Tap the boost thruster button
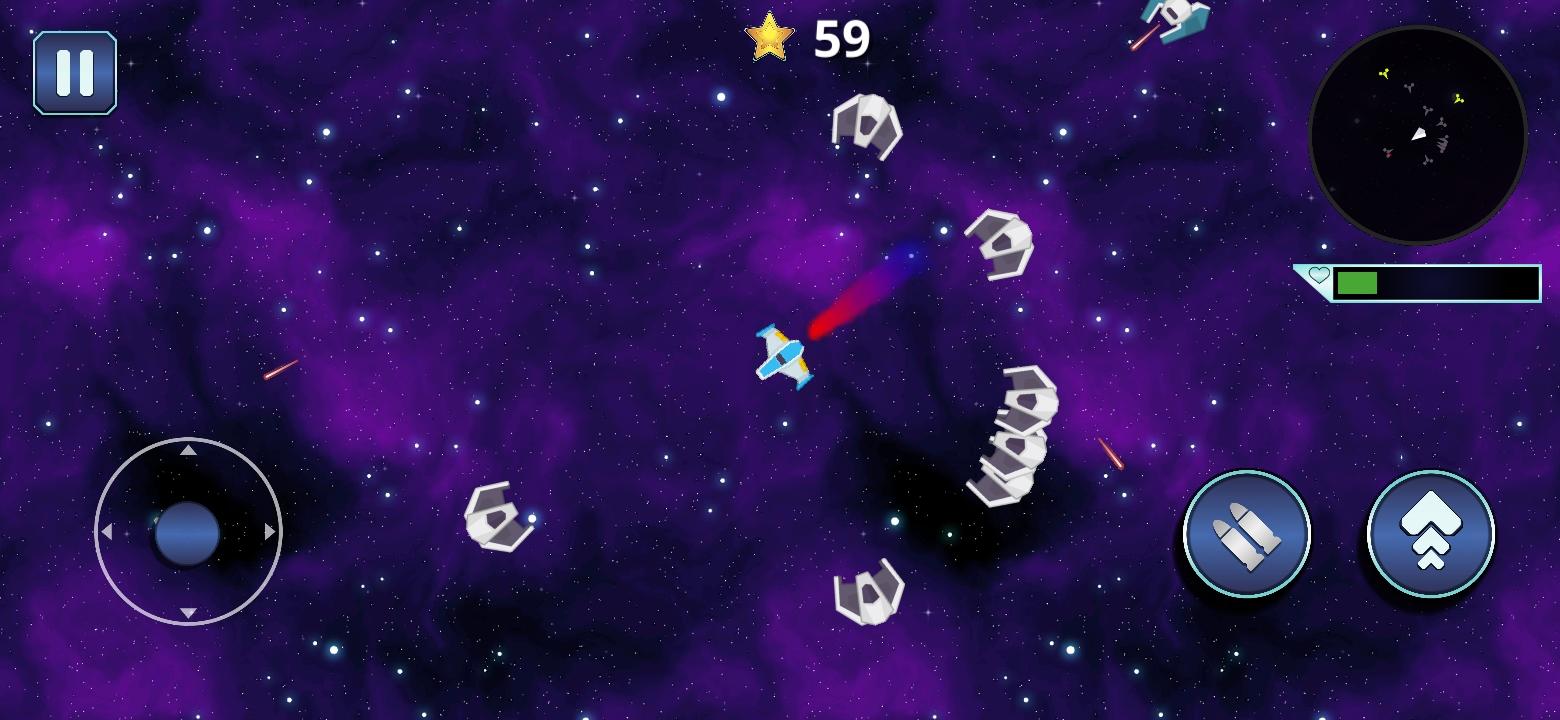 (x=1430, y=535)
